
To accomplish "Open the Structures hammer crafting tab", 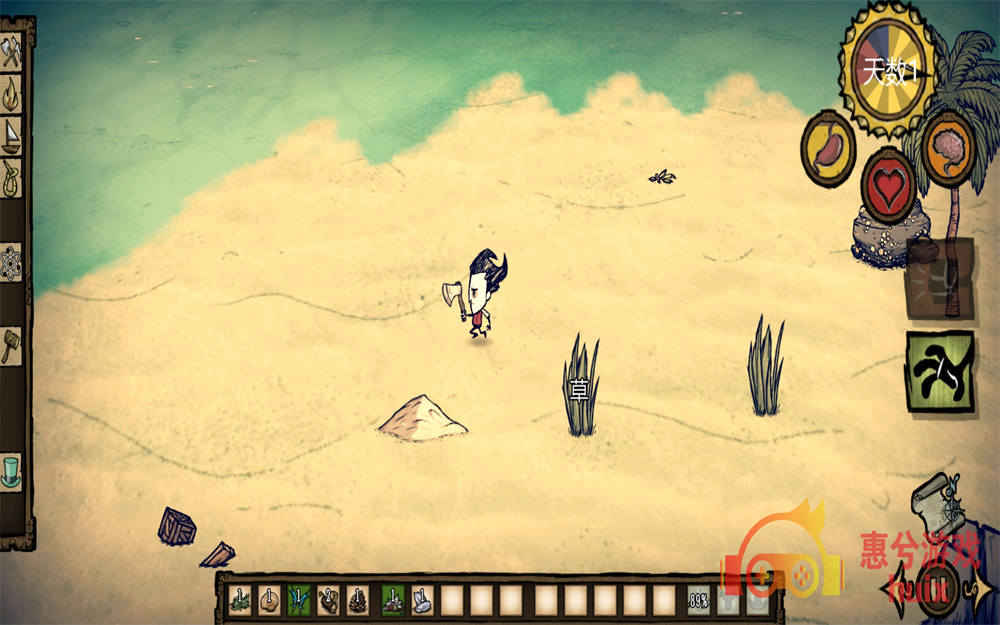I will point(11,345).
